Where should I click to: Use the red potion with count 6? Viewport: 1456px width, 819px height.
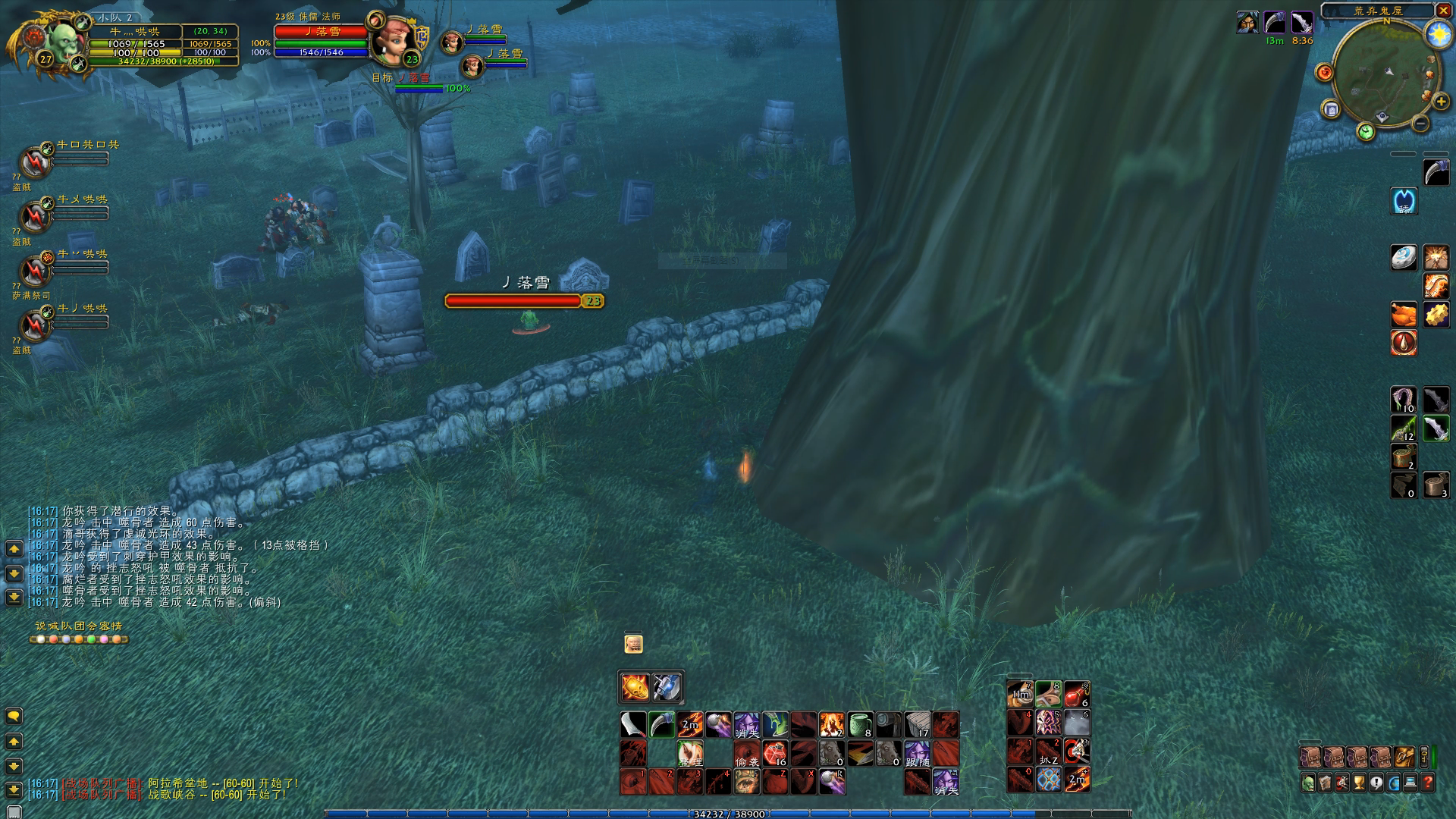1077,694
